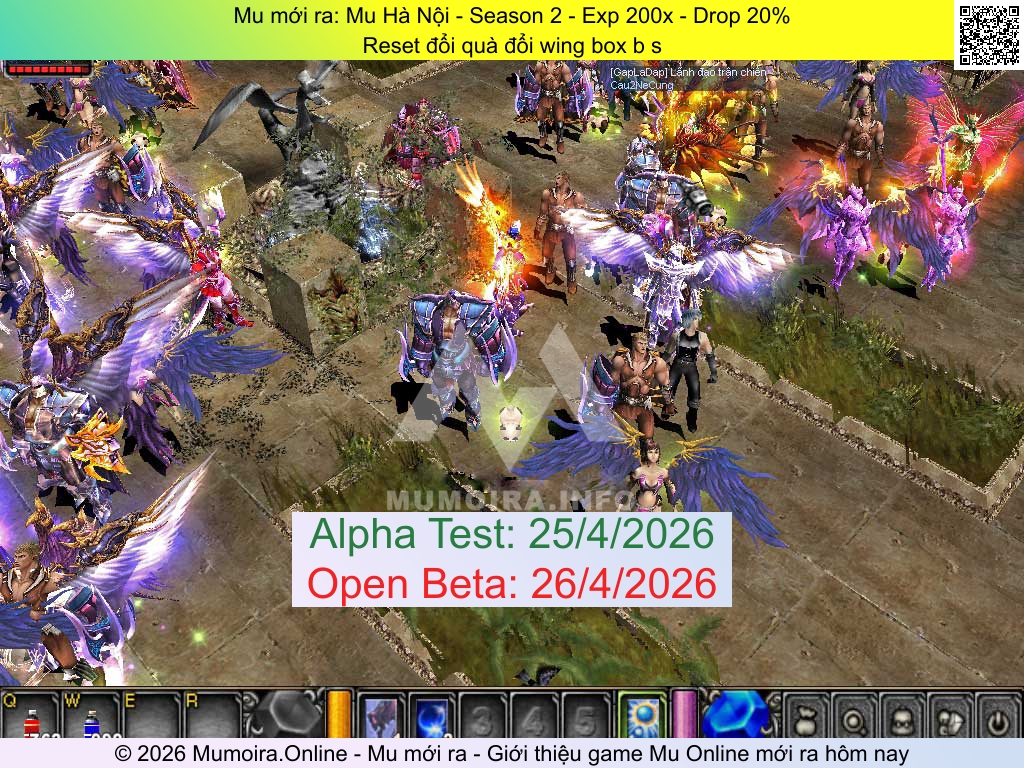This screenshot has height=768, width=1024.
Task: Use the blue mana potion slot
Action: (92, 718)
